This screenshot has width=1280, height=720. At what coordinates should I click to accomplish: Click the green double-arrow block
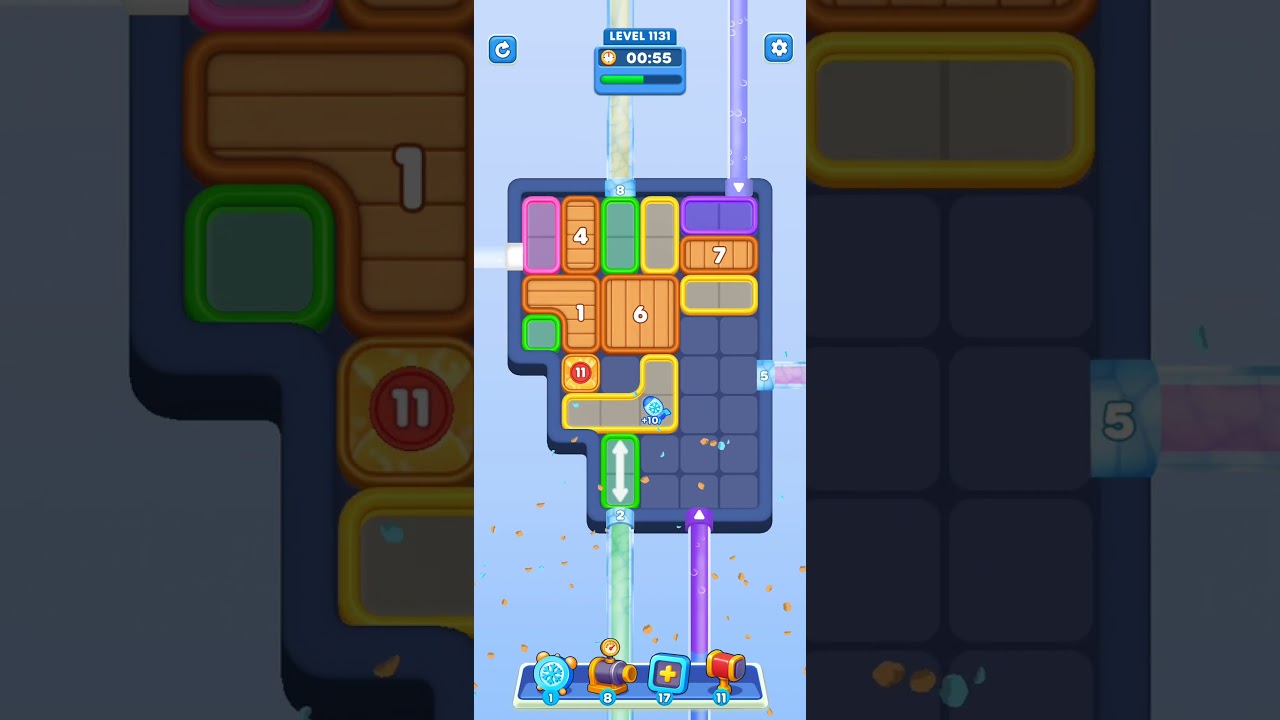tap(620, 470)
